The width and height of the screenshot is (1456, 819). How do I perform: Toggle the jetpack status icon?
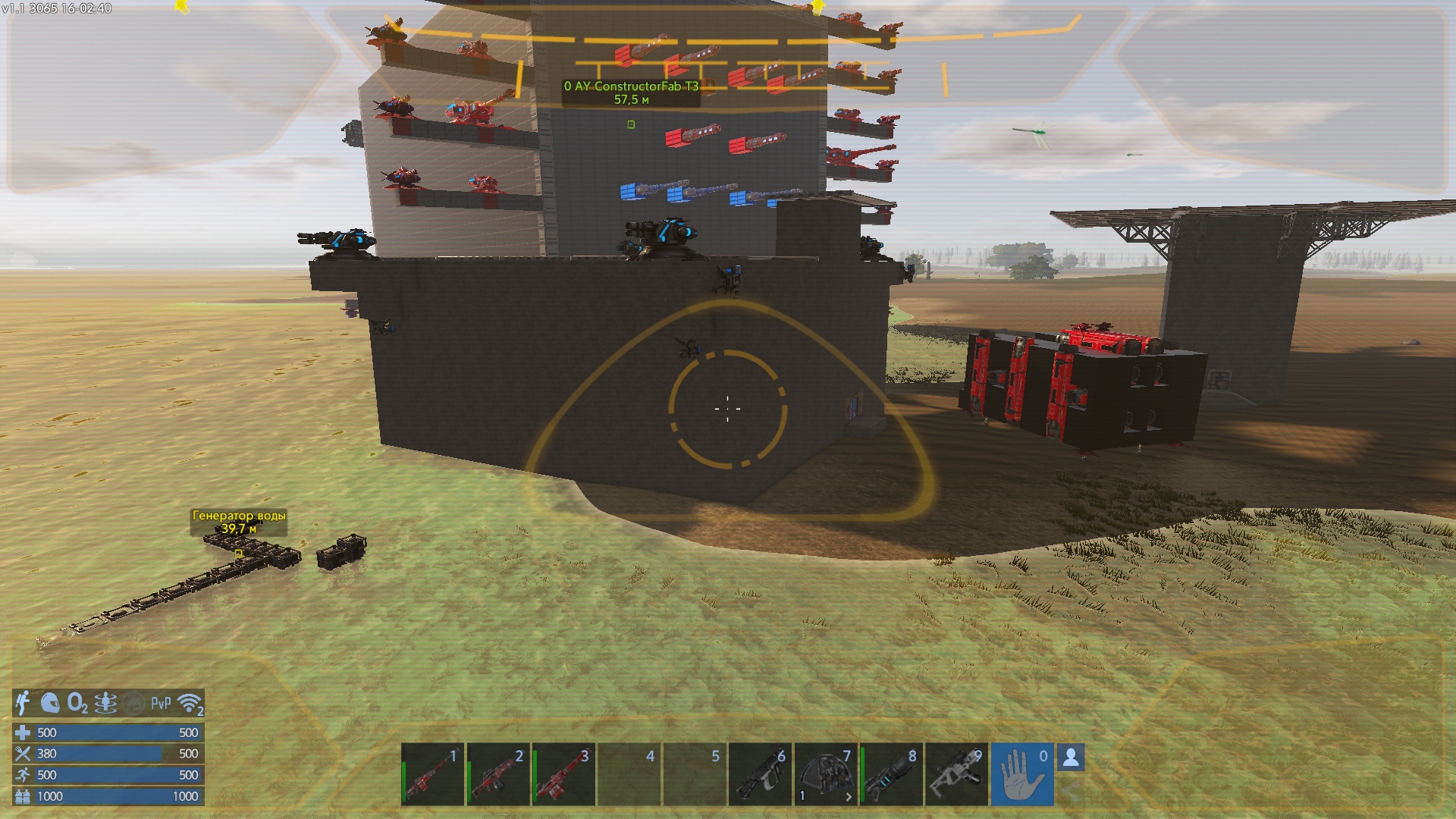[x=105, y=704]
